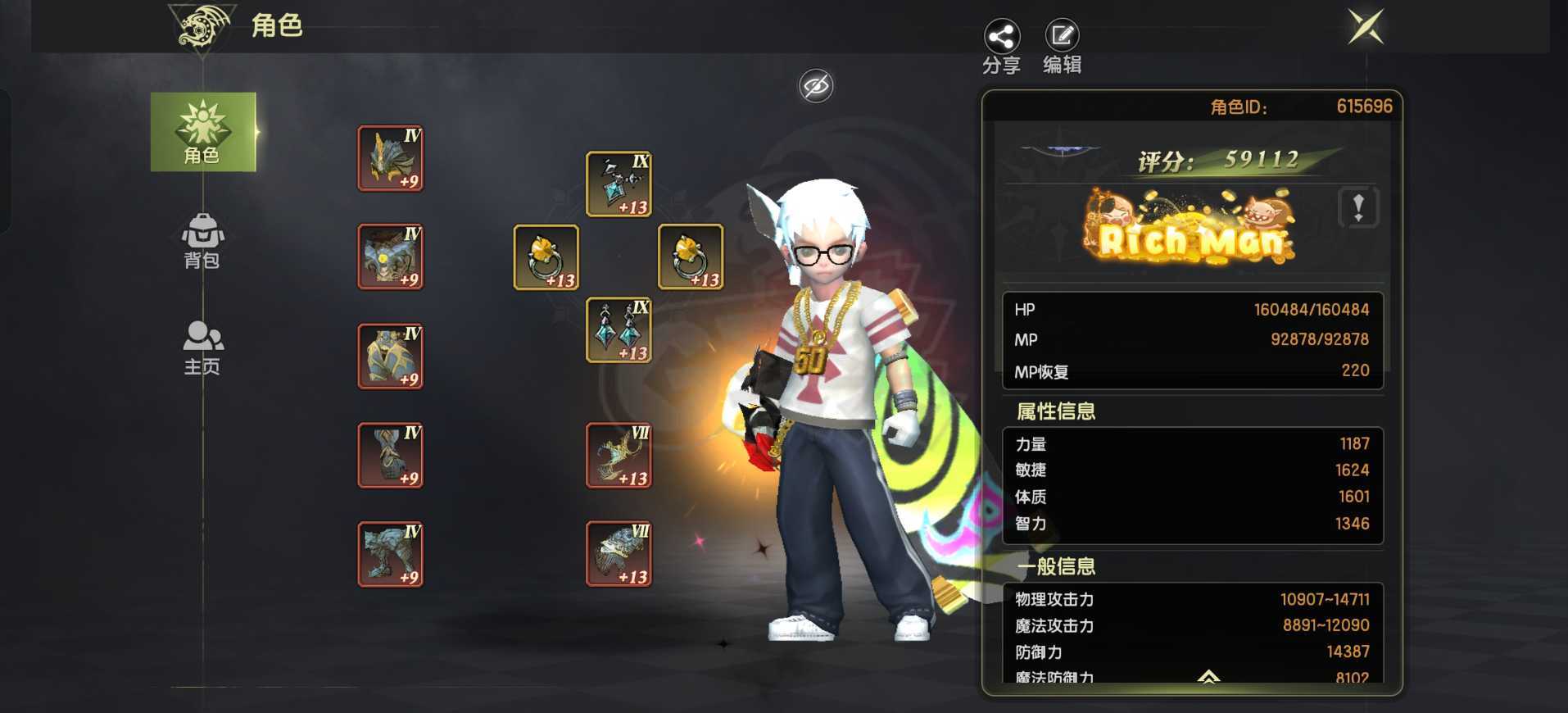Select the +13 main weapon slot

[x=619, y=456]
